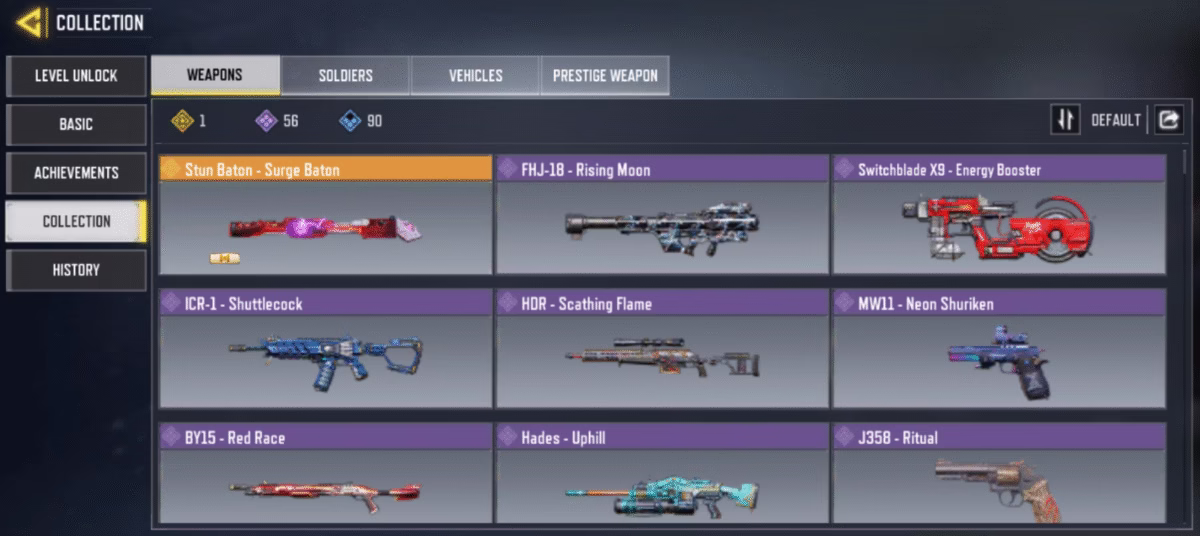The width and height of the screenshot is (1200, 536).
Task: Click the share icon button
Action: coord(1168,120)
